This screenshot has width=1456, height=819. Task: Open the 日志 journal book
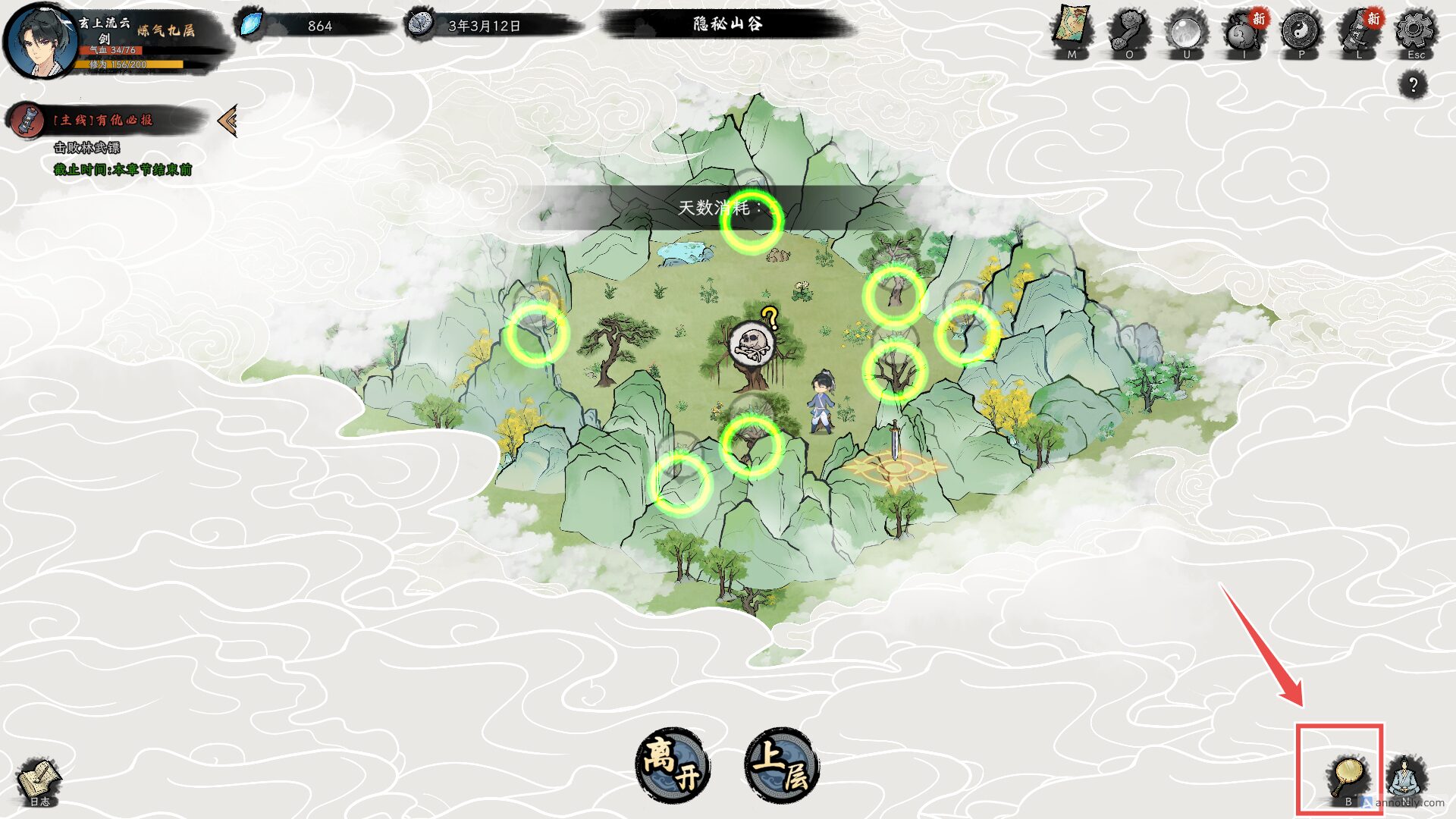tap(39, 781)
